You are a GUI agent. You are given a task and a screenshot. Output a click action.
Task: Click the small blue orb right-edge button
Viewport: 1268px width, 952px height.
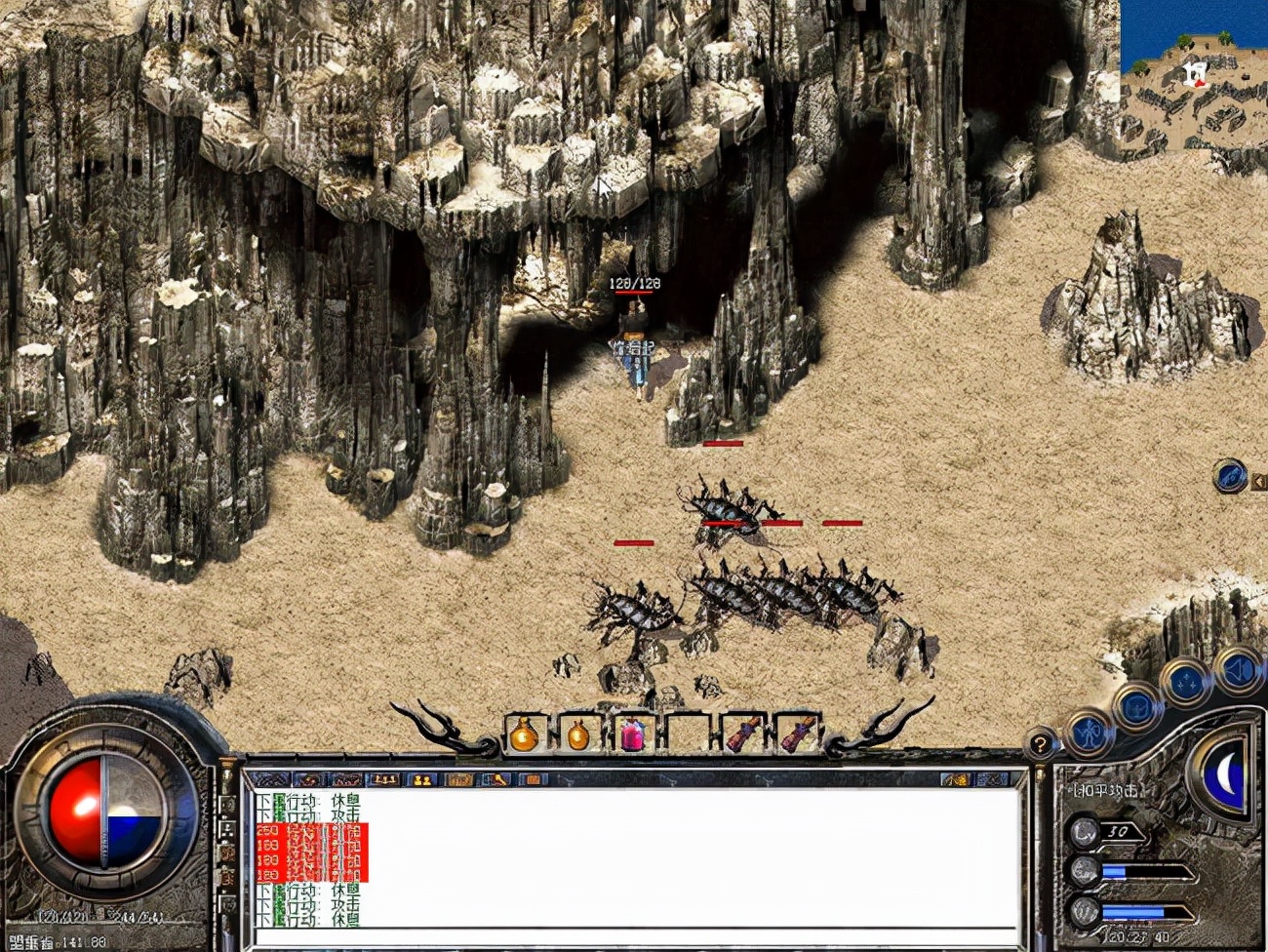(x=1230, y=477)
